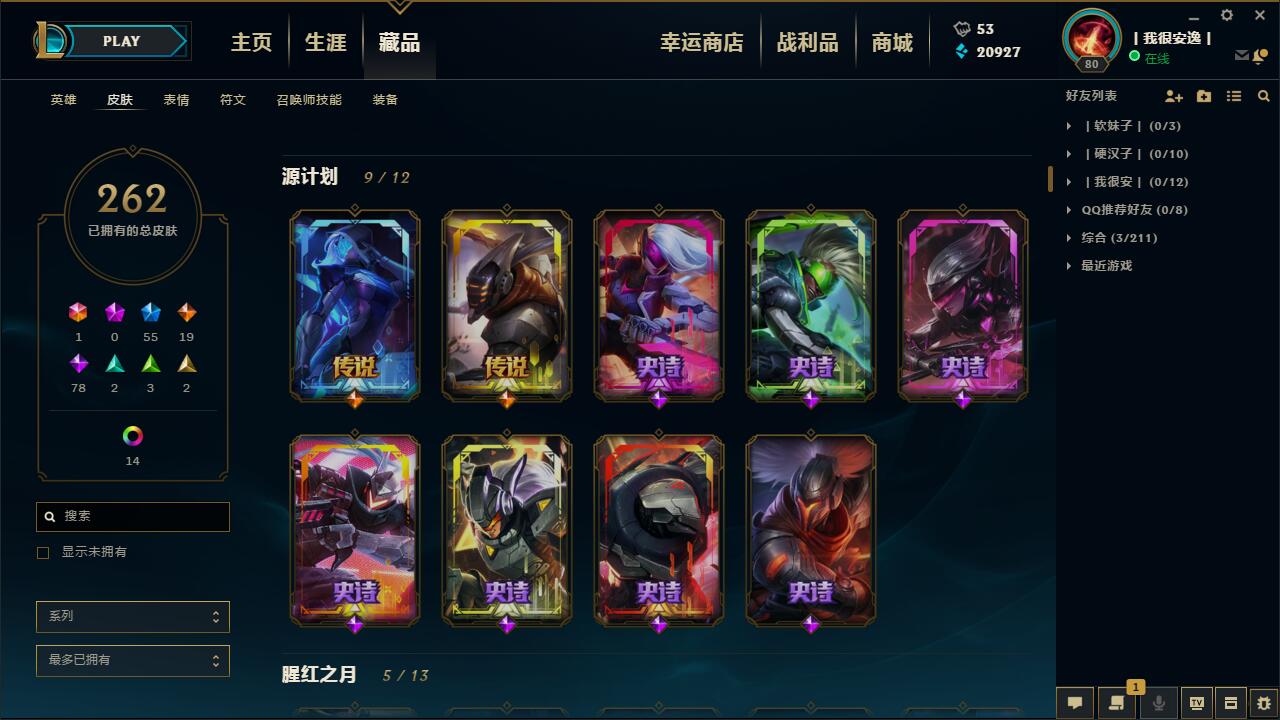The height and width of the screenshot is (720, 1280).
Task: Click the PLAY button
Action: [122, 41]
